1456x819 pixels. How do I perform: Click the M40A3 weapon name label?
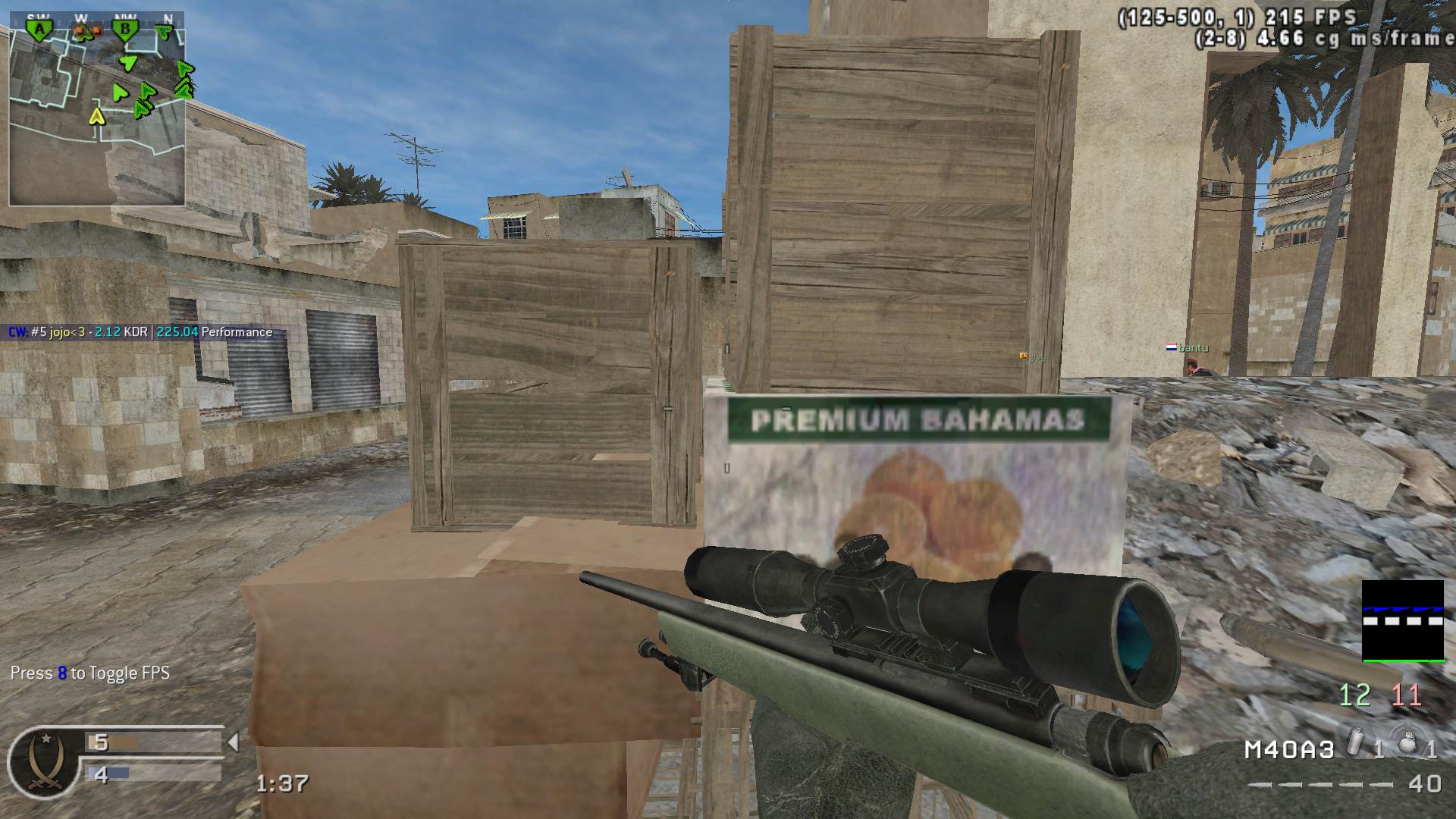point(1289,750)
